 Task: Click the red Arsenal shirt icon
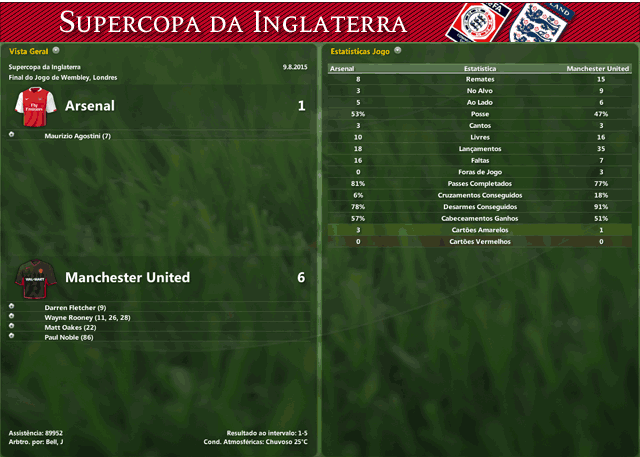click(x=33, y=104)
